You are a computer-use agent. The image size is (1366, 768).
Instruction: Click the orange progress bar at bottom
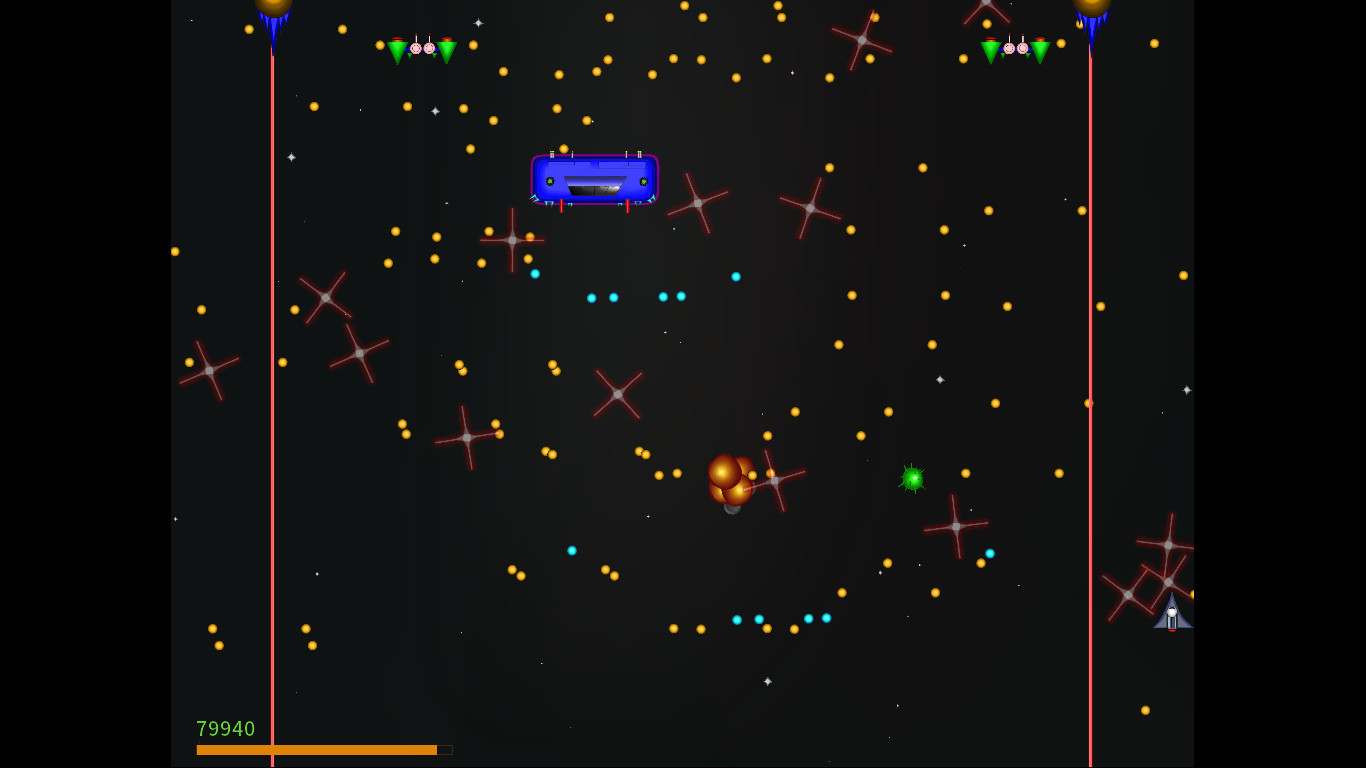(316, 749)
